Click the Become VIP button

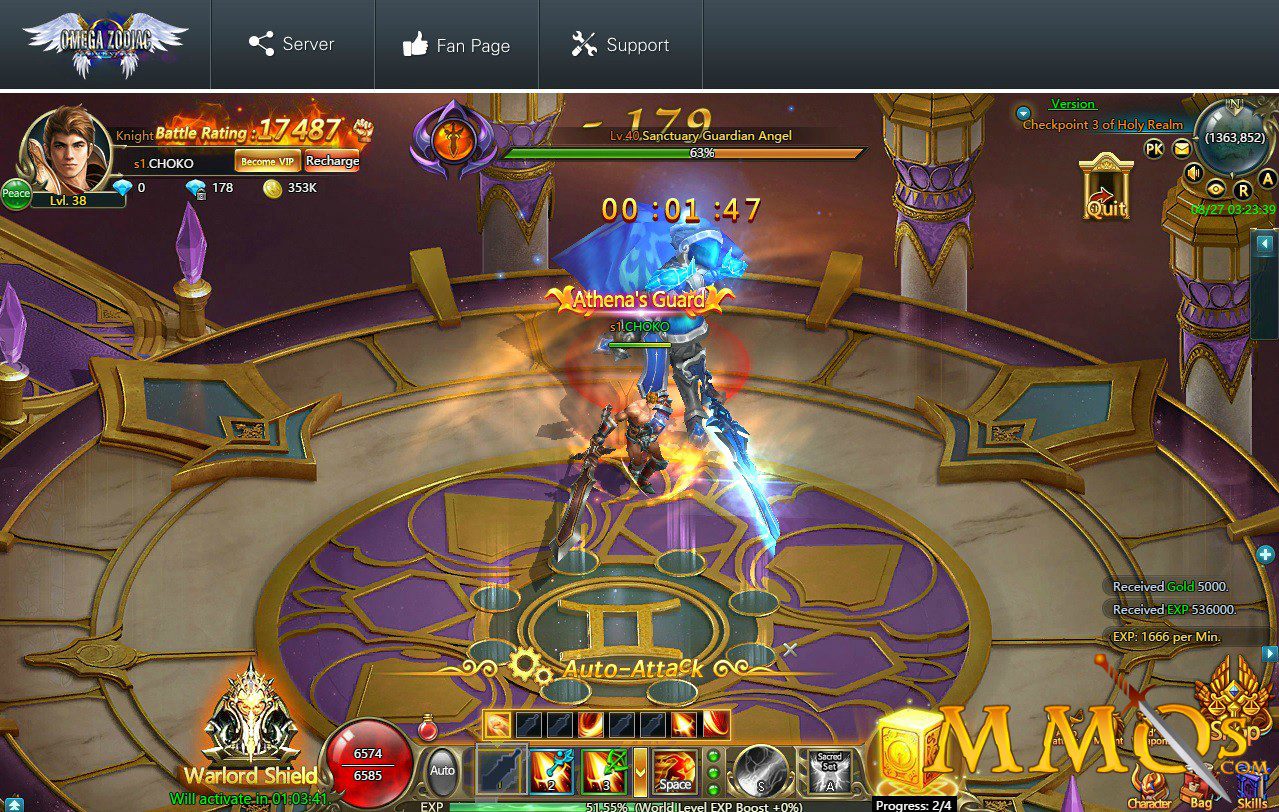coord(267,161)
